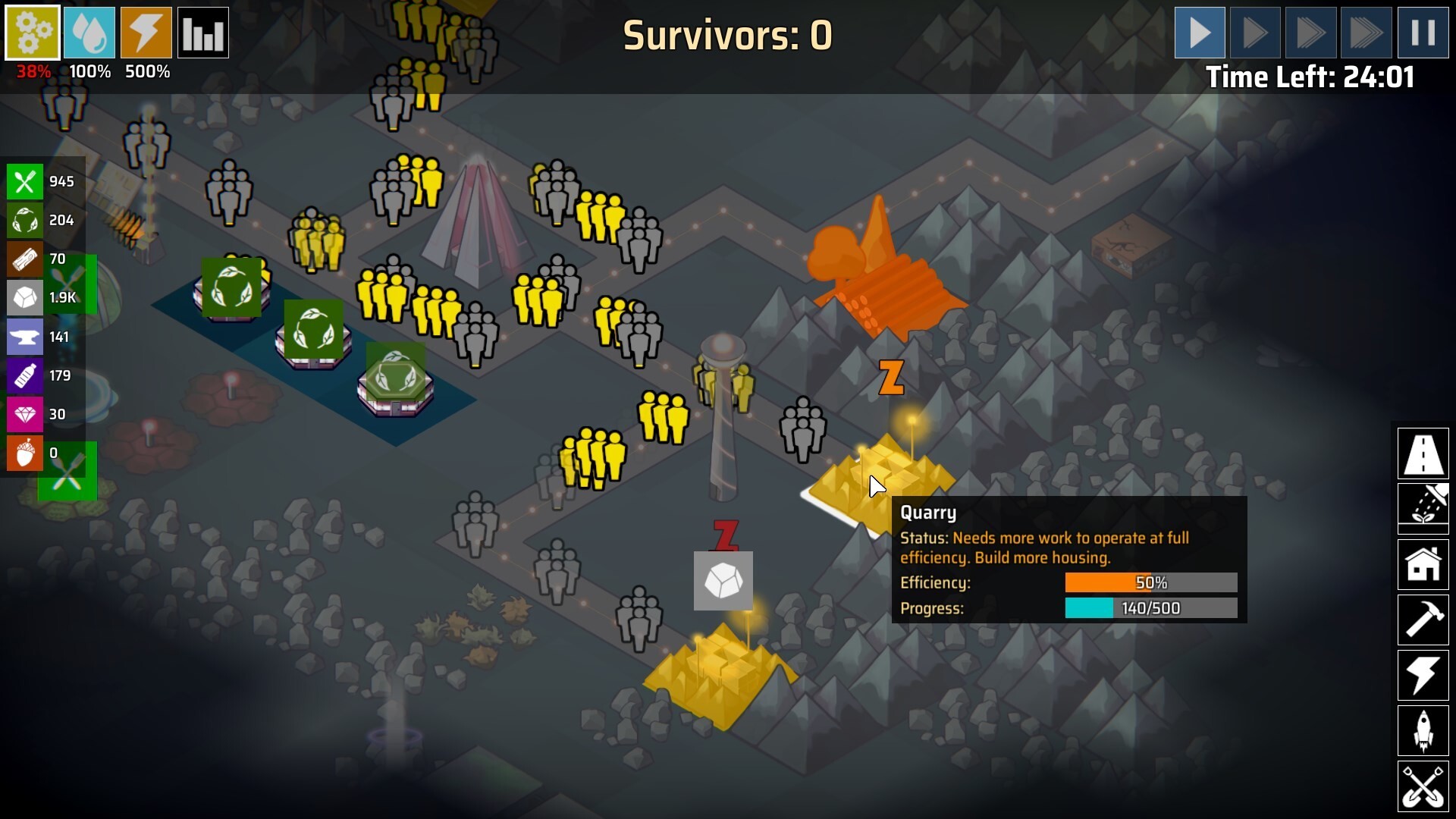Click the stone resource counter showing 1.9K
The image size is (1456, 819).
tap(25, 298)
